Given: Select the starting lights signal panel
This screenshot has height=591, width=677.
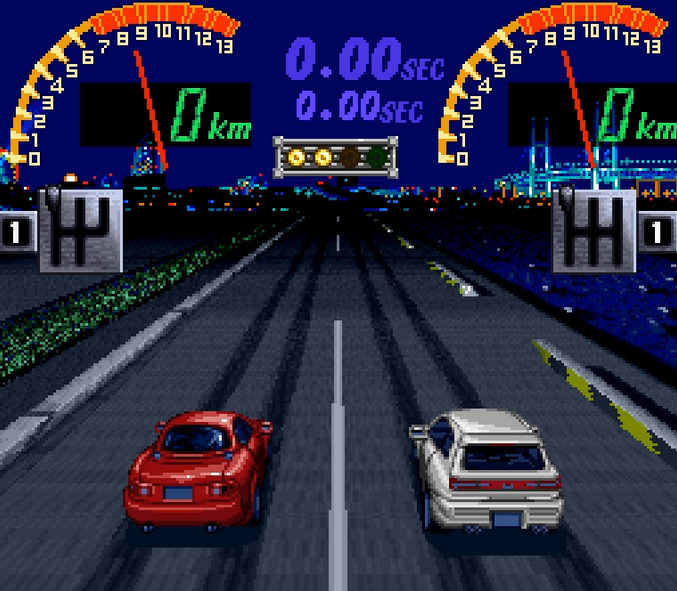Looking at the screenshot, I should pos(336,156).
